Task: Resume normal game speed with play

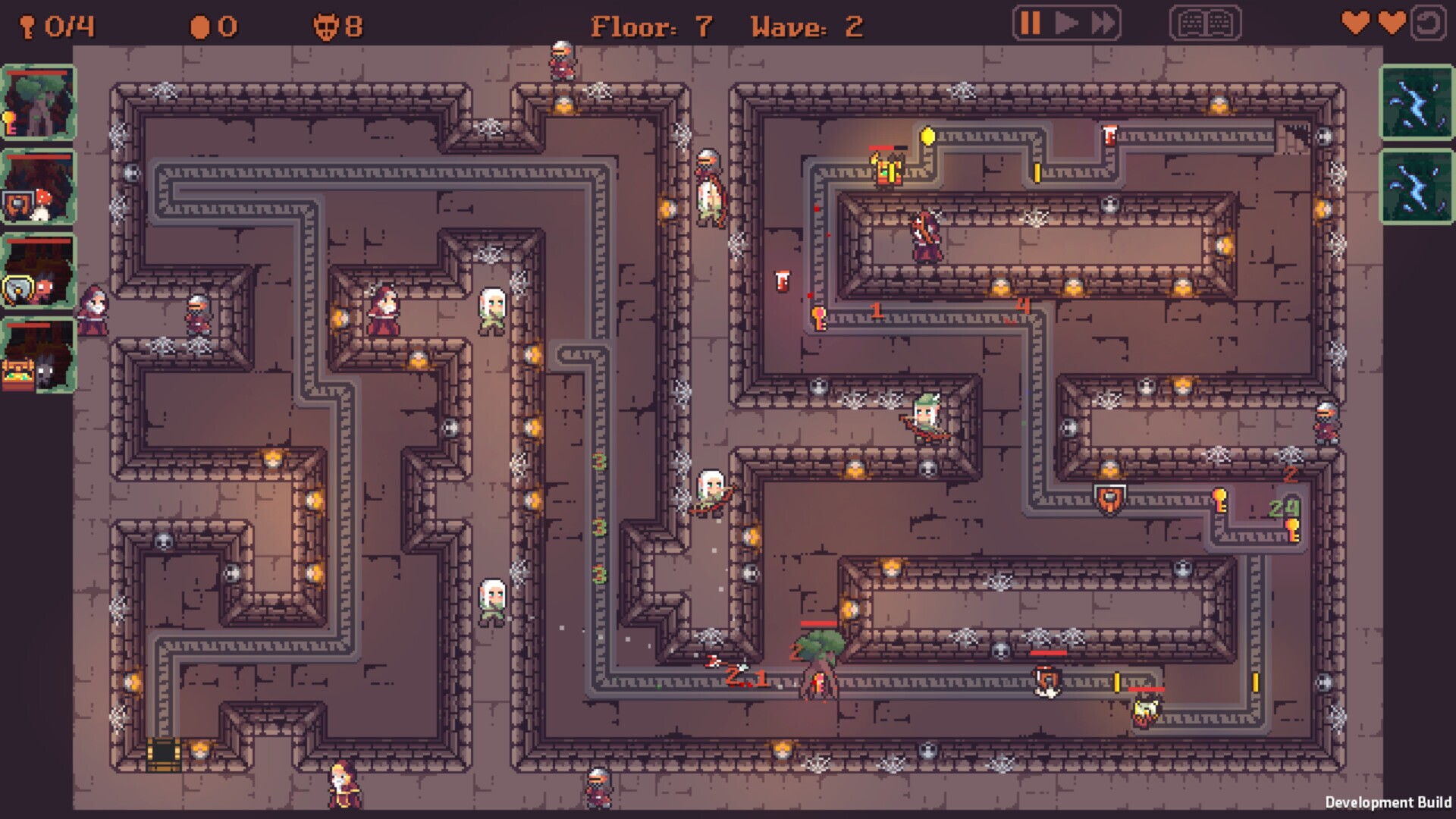Action: 1065,24
